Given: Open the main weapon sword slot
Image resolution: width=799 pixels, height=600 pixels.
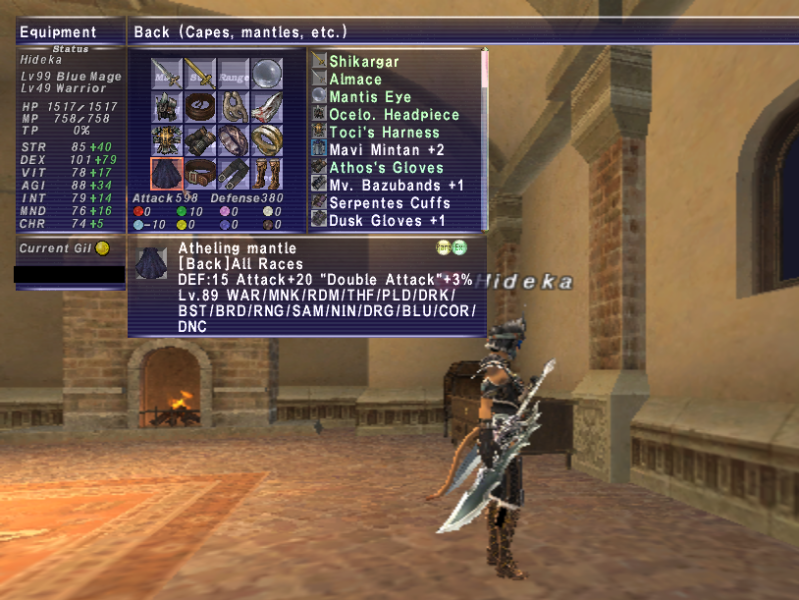Looking at the screenshot, I should pos(167,73).
